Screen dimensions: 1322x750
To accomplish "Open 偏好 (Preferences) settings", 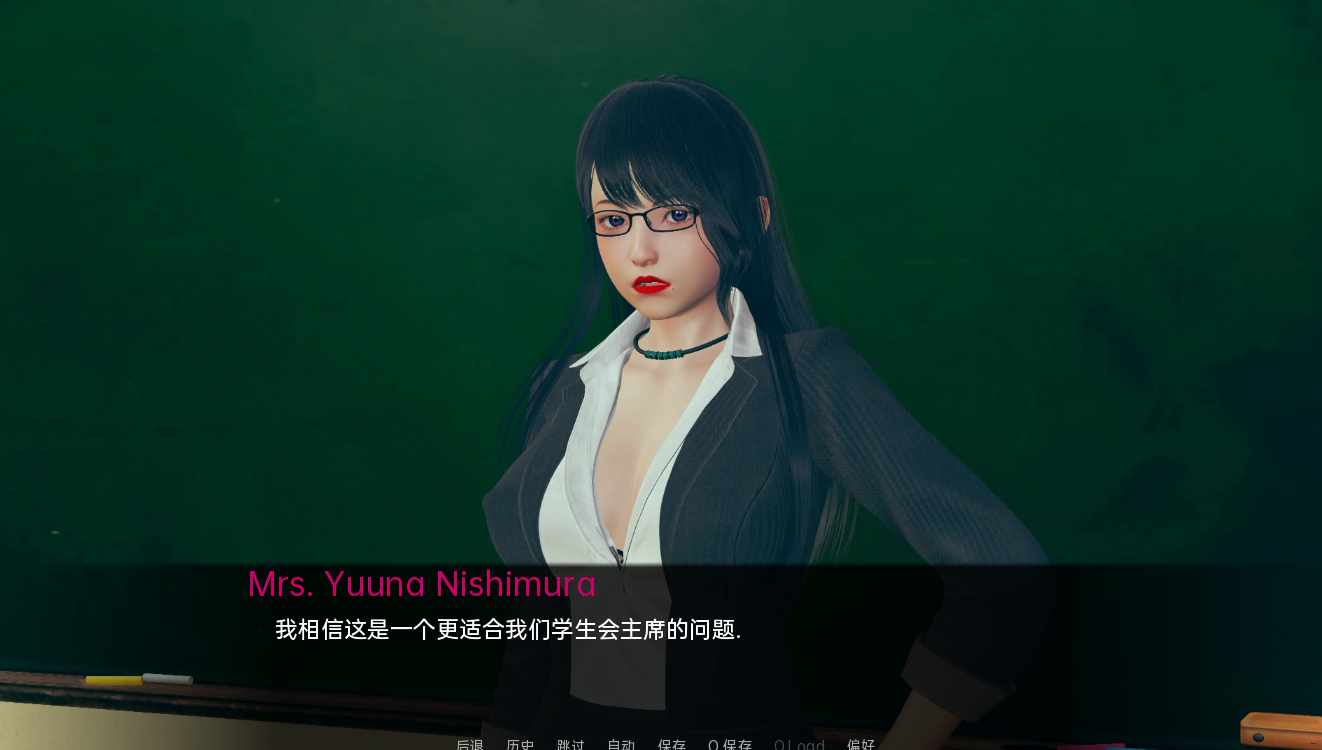I will pyautogui.click(x=861, y=745).
